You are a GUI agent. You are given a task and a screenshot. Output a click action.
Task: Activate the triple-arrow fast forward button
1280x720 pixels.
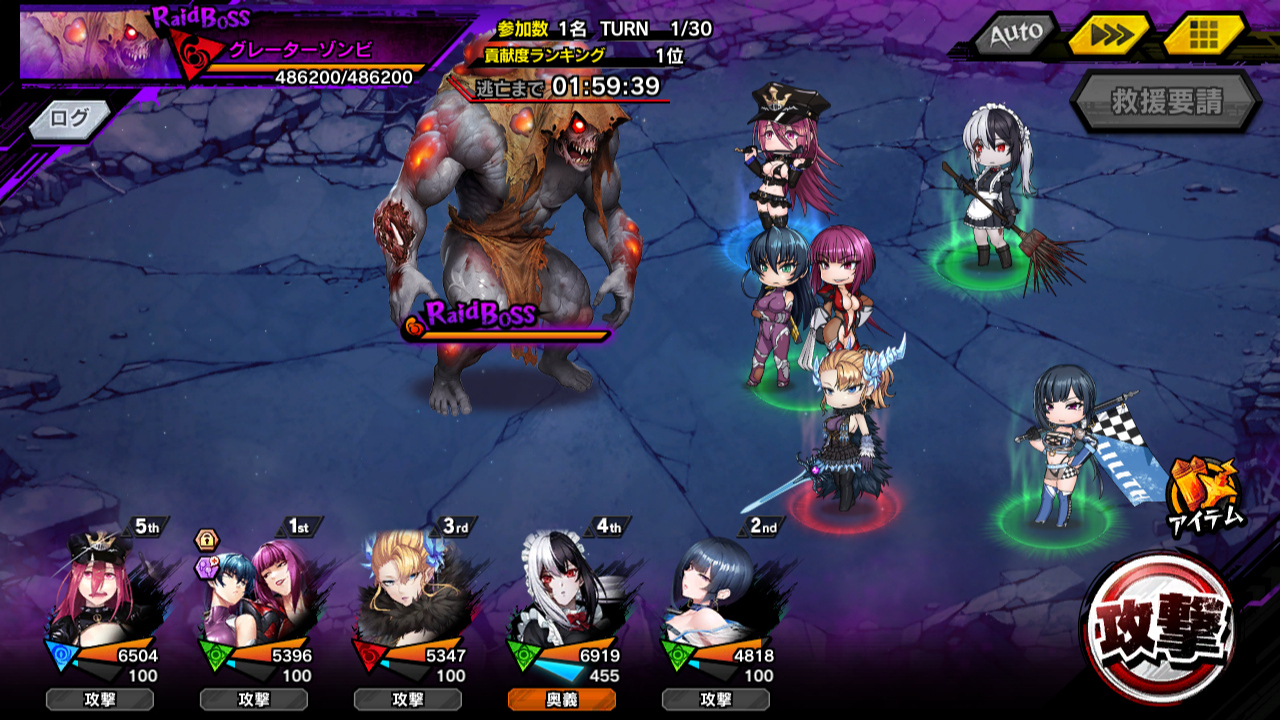point(1111,36)
